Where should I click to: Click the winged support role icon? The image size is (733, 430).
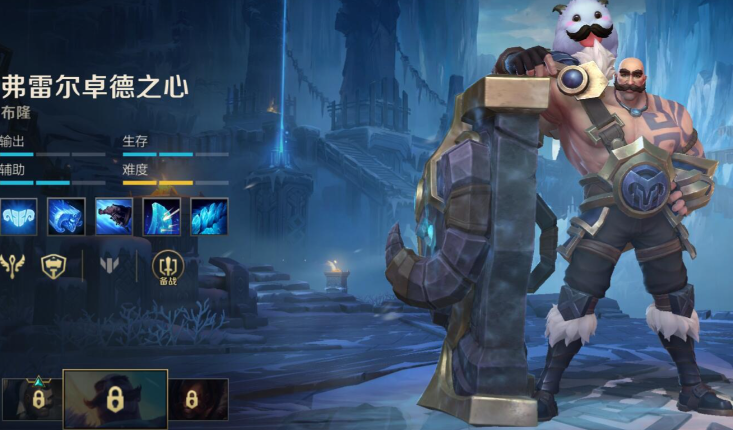pyautogui.click(x=13, y=266)
